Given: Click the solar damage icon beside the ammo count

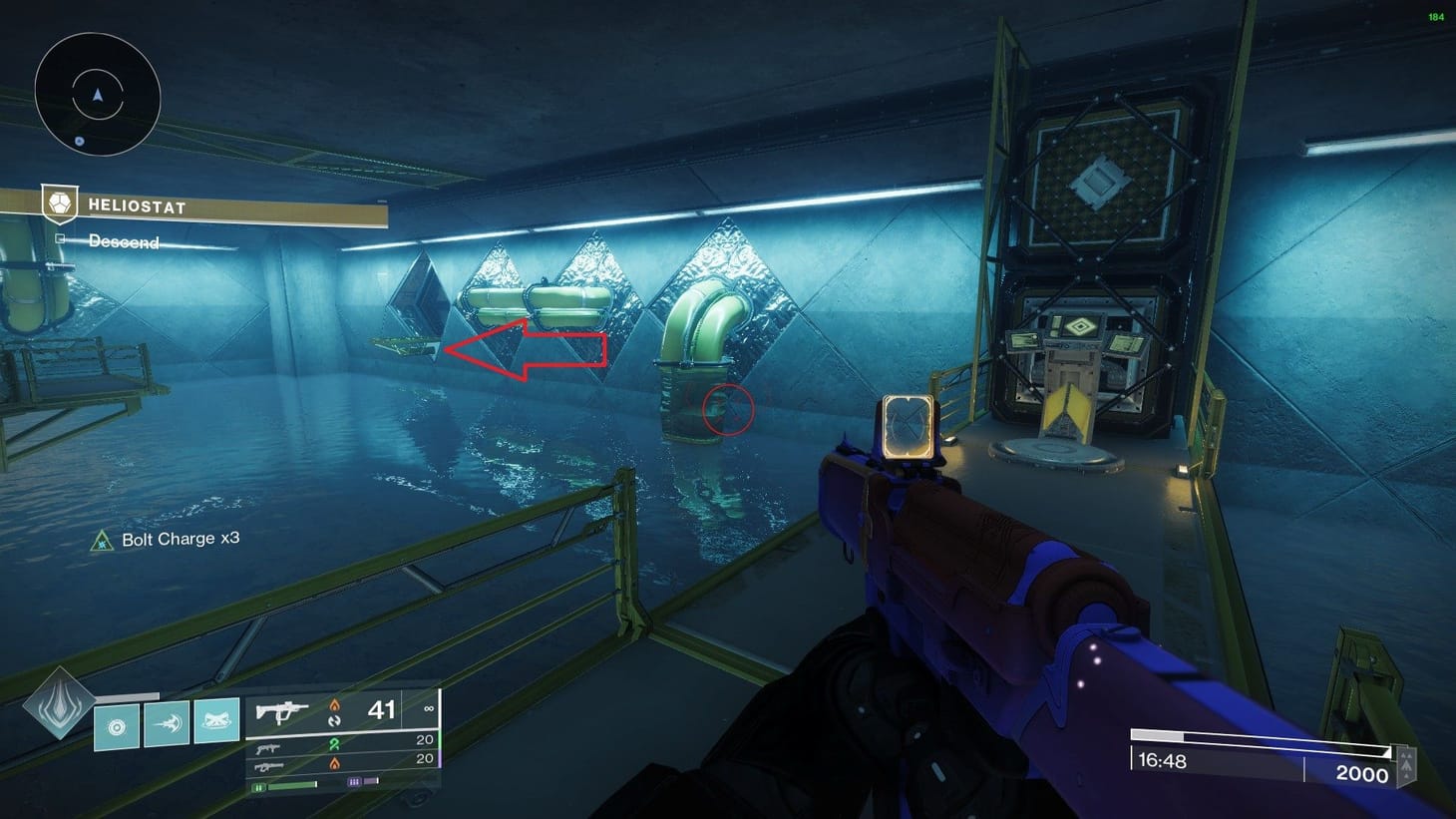Looking at the screenshot, I should (333, 707).
